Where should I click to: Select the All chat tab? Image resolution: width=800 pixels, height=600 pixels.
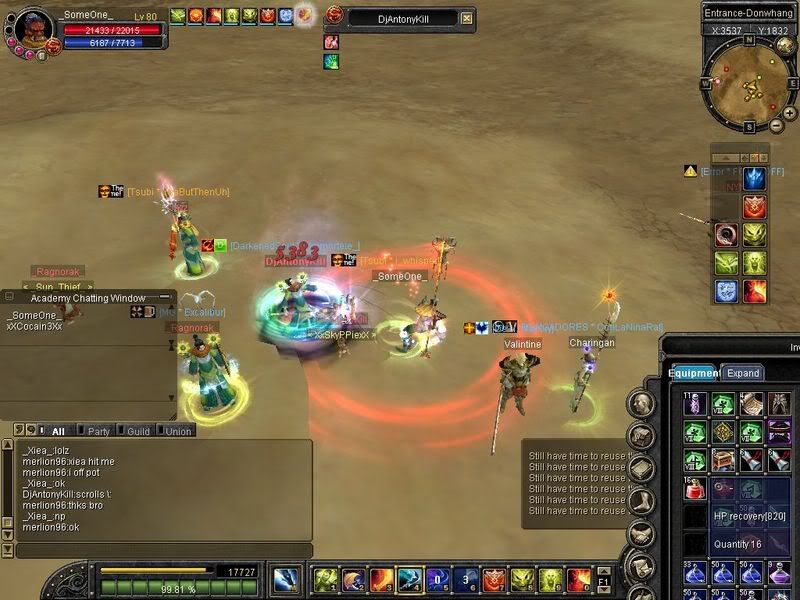pos(57,431)
